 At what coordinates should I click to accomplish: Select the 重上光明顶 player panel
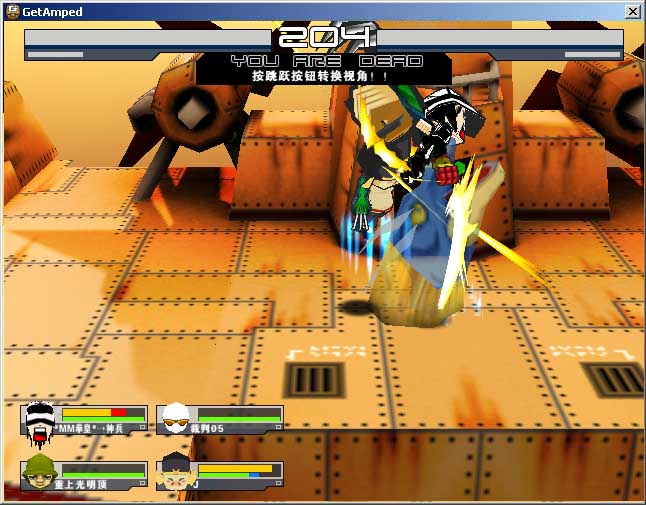[x=84, y=475]
